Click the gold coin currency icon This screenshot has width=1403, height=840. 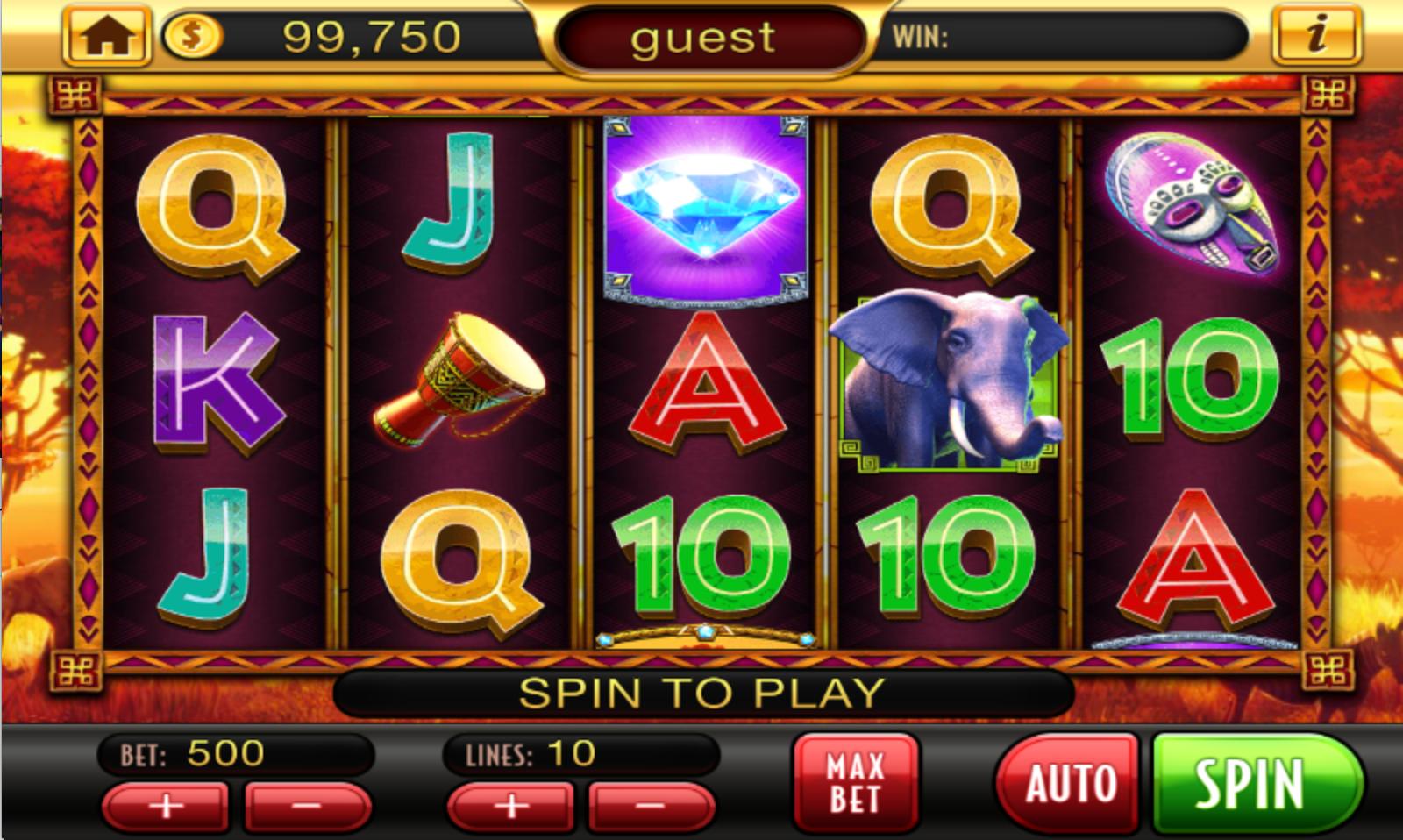point(192,35)
